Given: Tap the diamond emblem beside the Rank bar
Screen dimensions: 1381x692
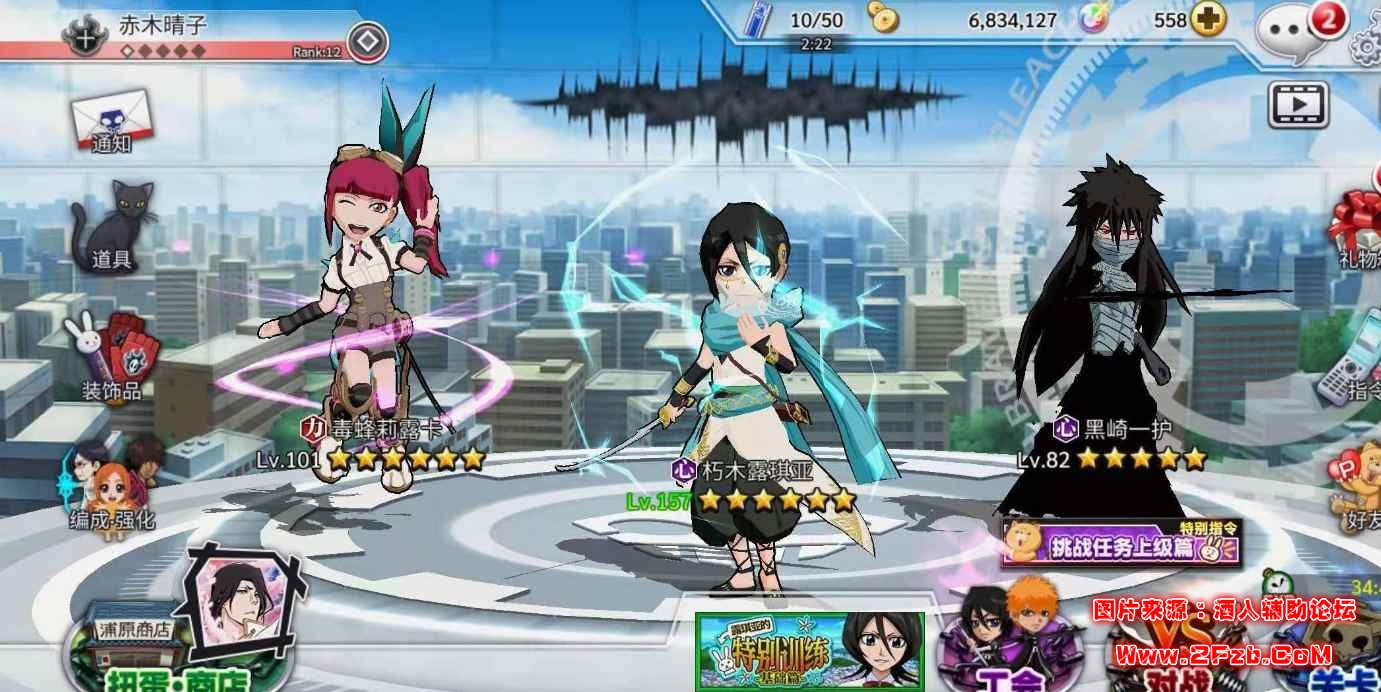Looking at the screenshot, I should click(368, 42).
